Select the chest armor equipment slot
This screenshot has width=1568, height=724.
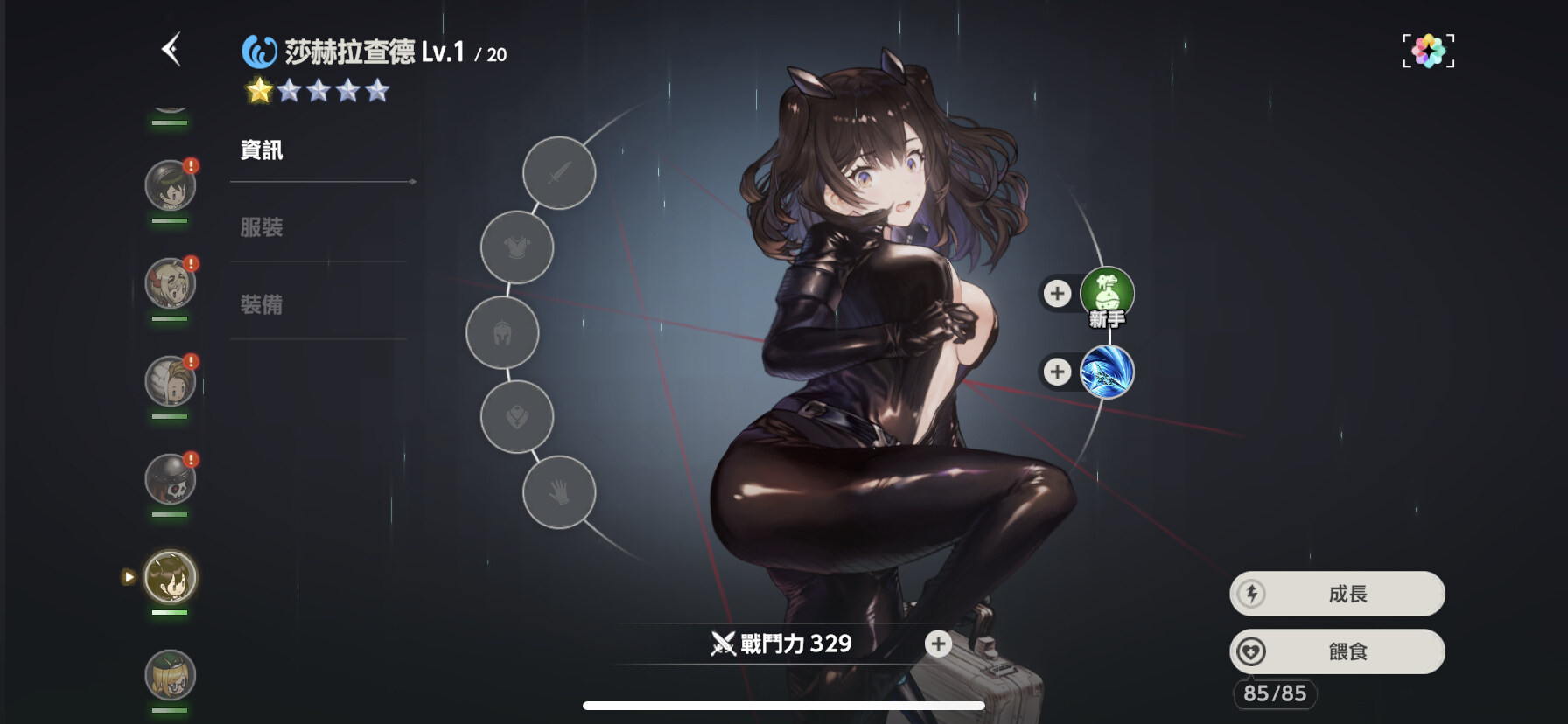click(x=516, y=248)
